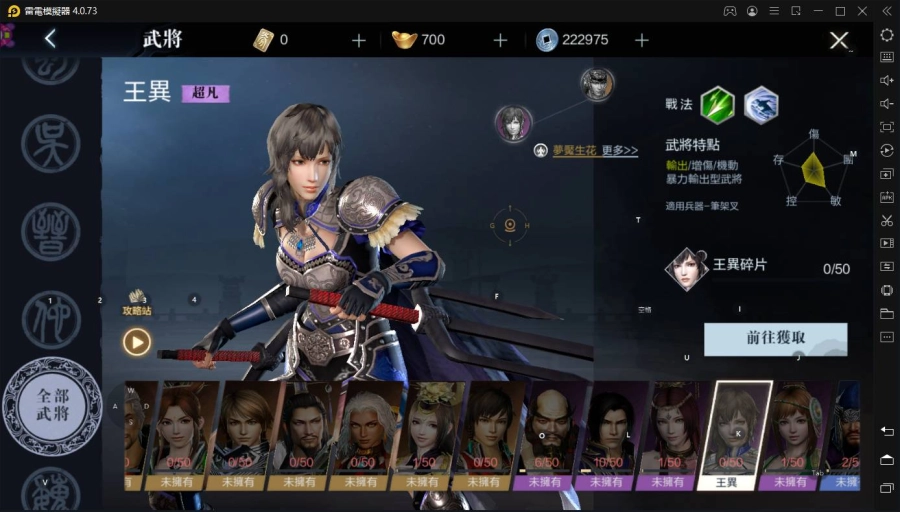This screenshot has height=512, width=900.
Task: Add more tickets with the first plus button
Action: pyautogui.click(x=359, y=40)
